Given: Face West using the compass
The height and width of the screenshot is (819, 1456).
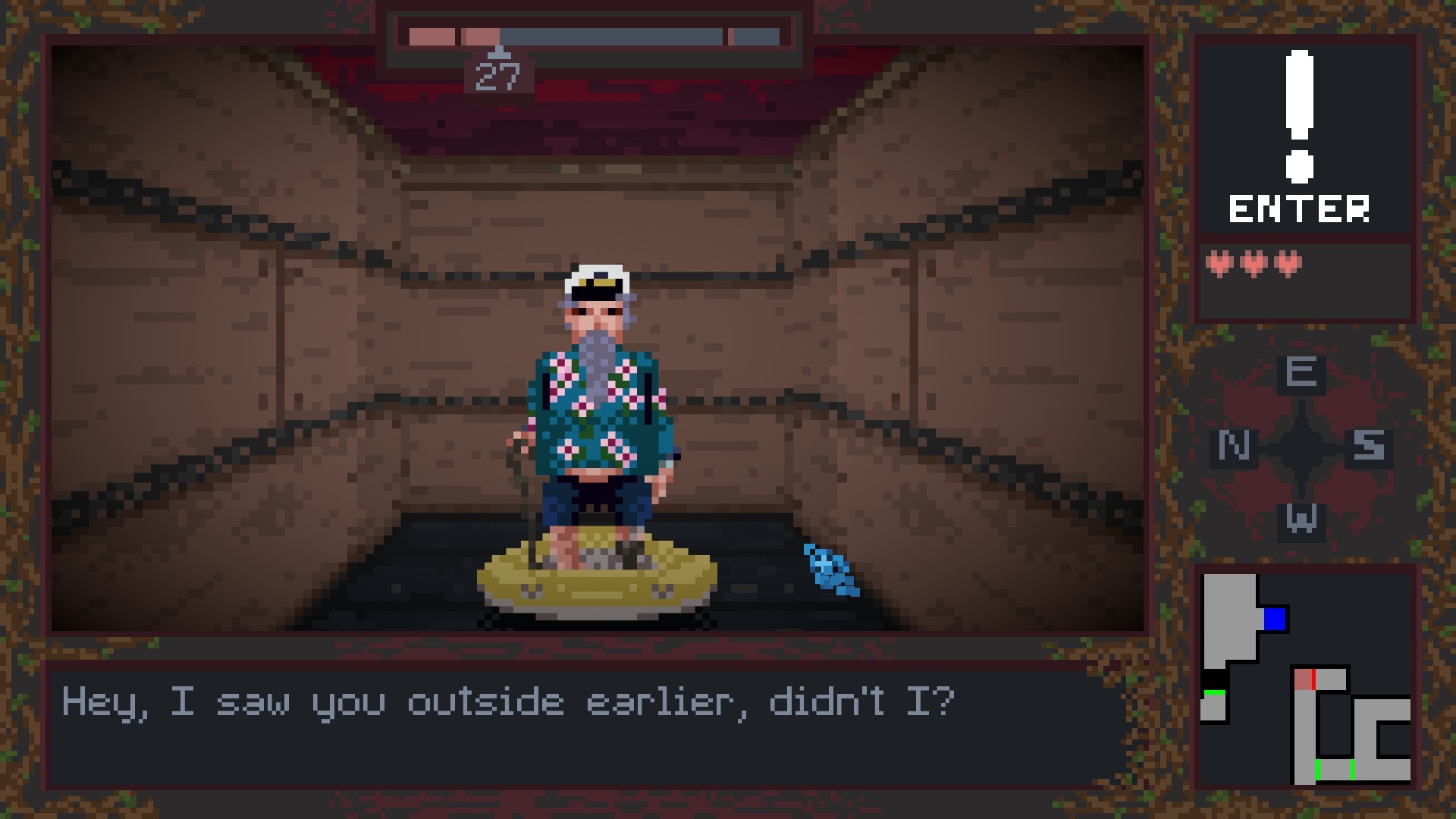Looking at the screenshot, I should click(x=1301, y=520).
